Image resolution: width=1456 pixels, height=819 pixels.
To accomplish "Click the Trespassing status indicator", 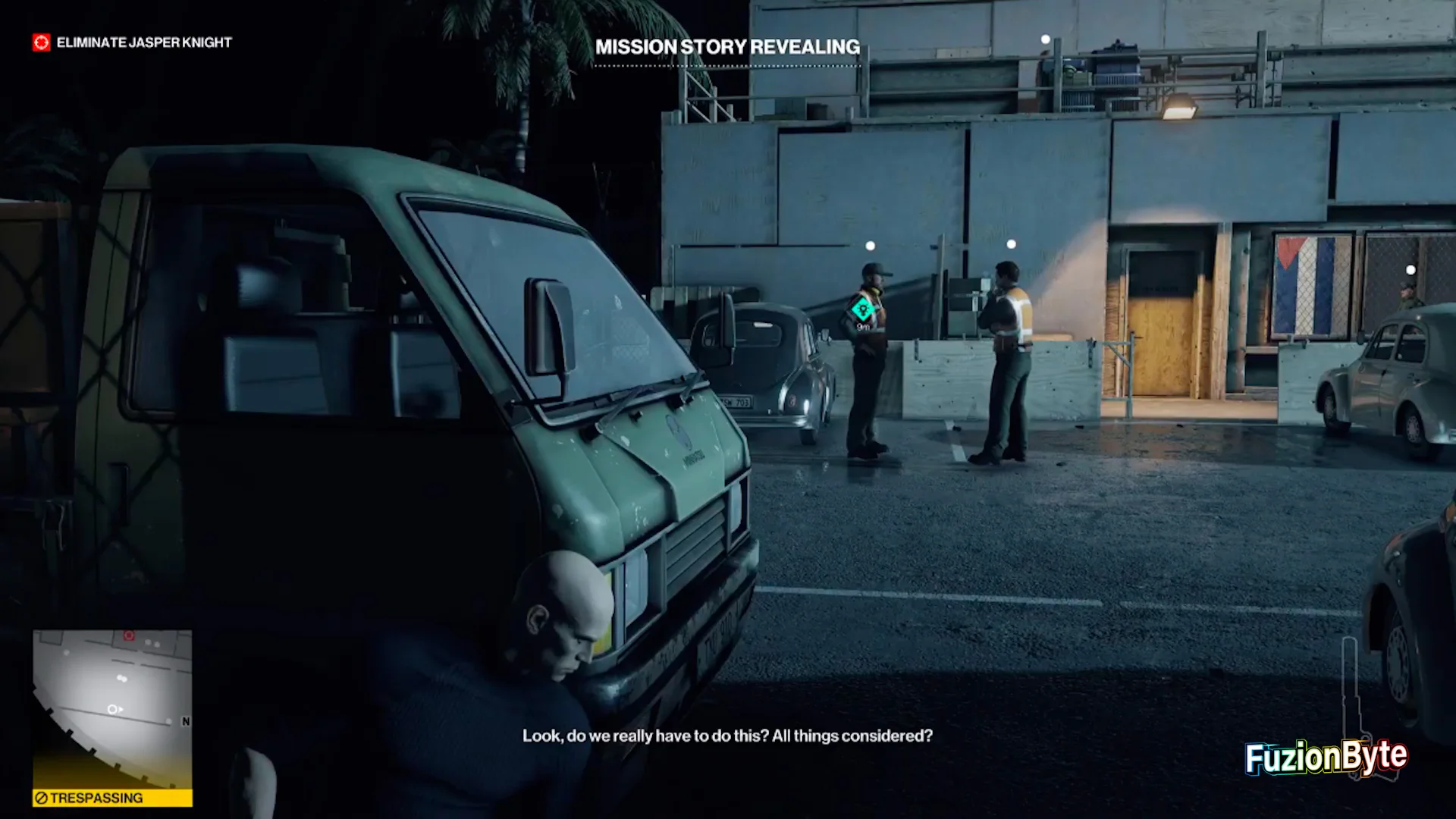I will (112, 798).
